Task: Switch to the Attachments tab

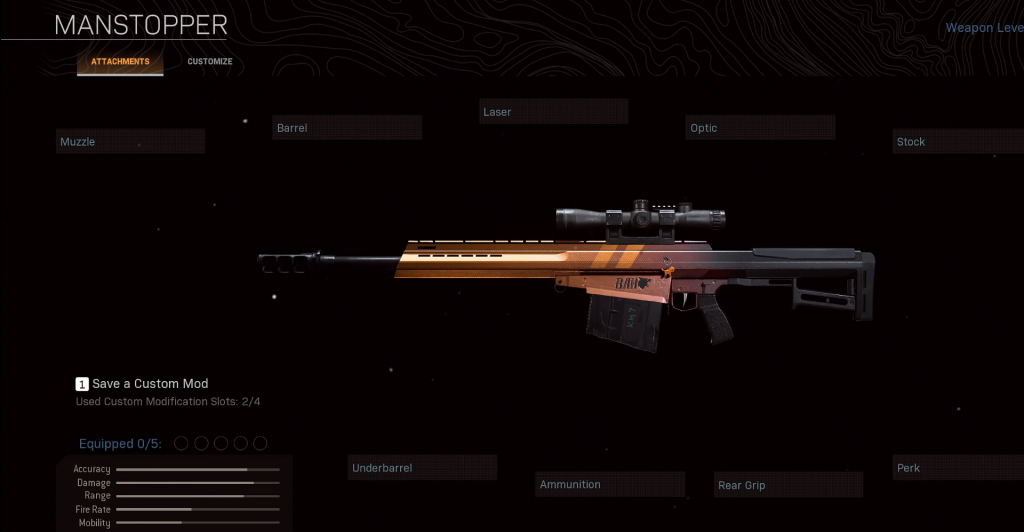Action: pyautogui.click(x=120, y=62)
